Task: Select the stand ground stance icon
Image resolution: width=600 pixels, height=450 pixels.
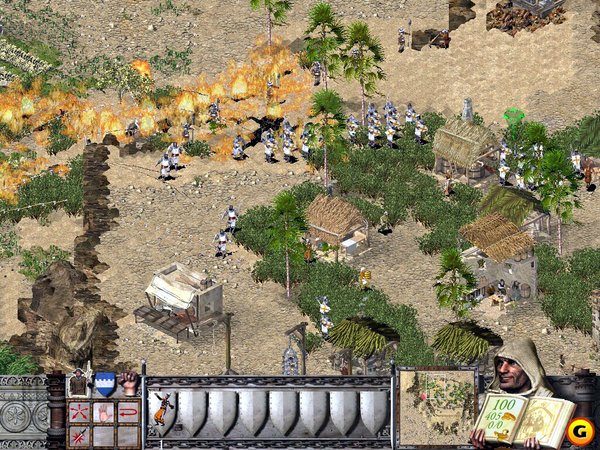Action: pyautogui.click(x=80, y=383)
